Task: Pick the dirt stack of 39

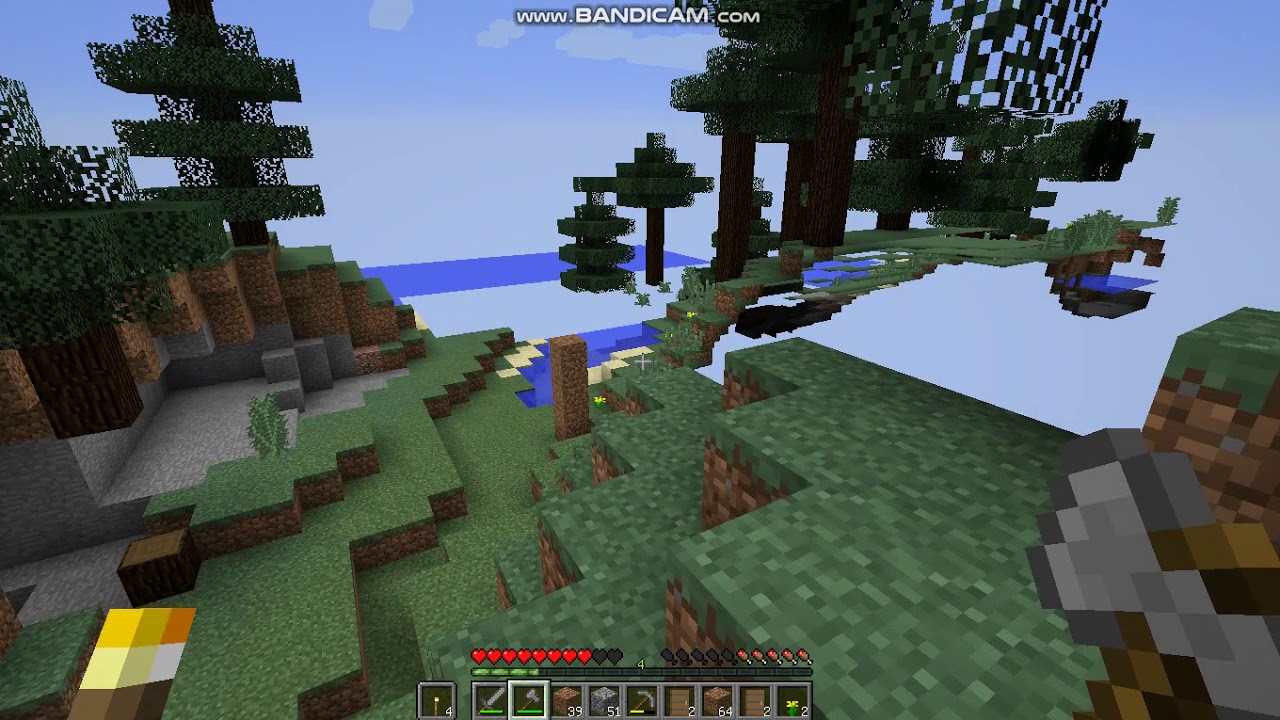Action: (x=566, y=700)
